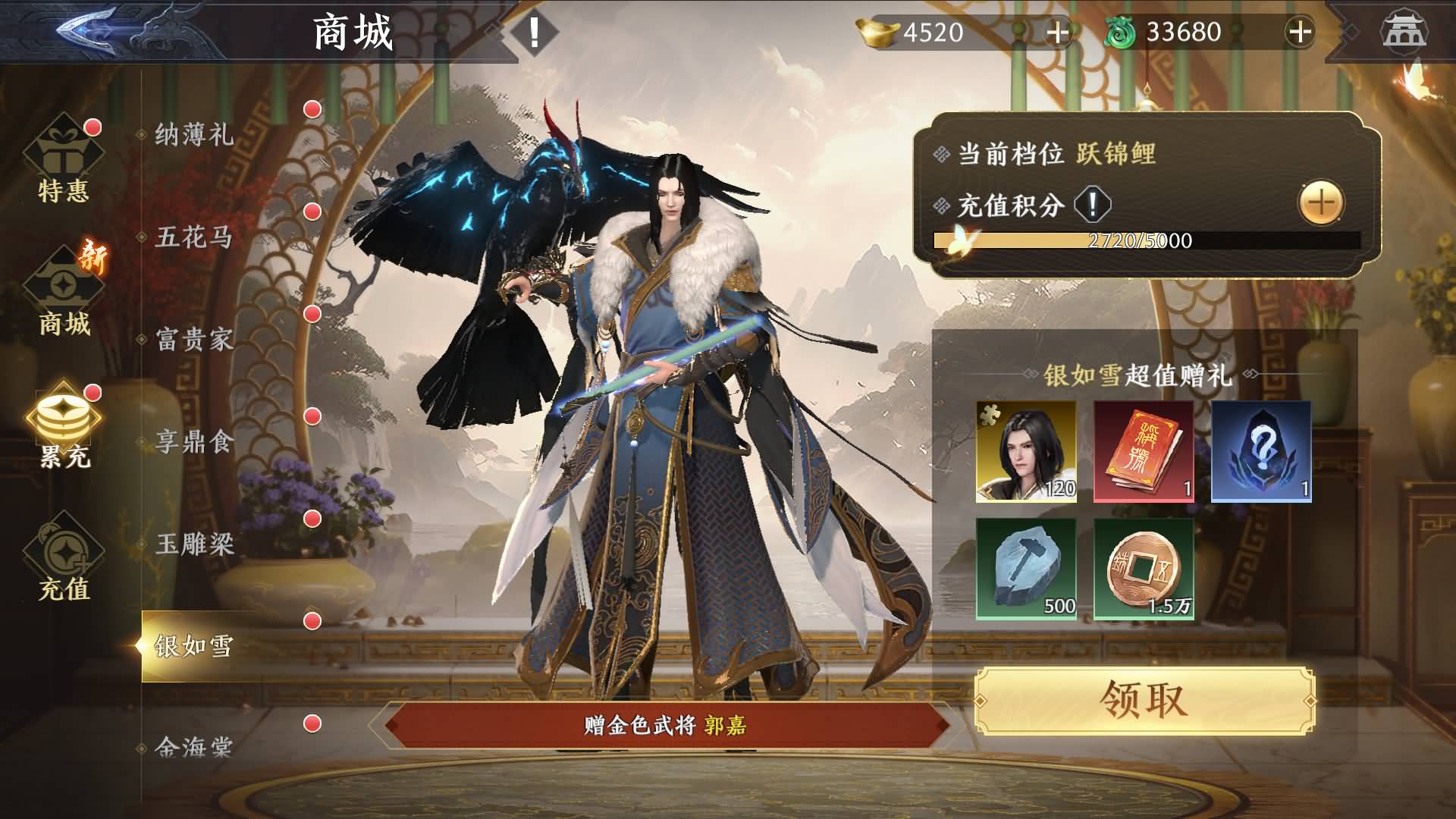
Task: Click the plus beside jade currency 33680
Action: [1299, 32]
